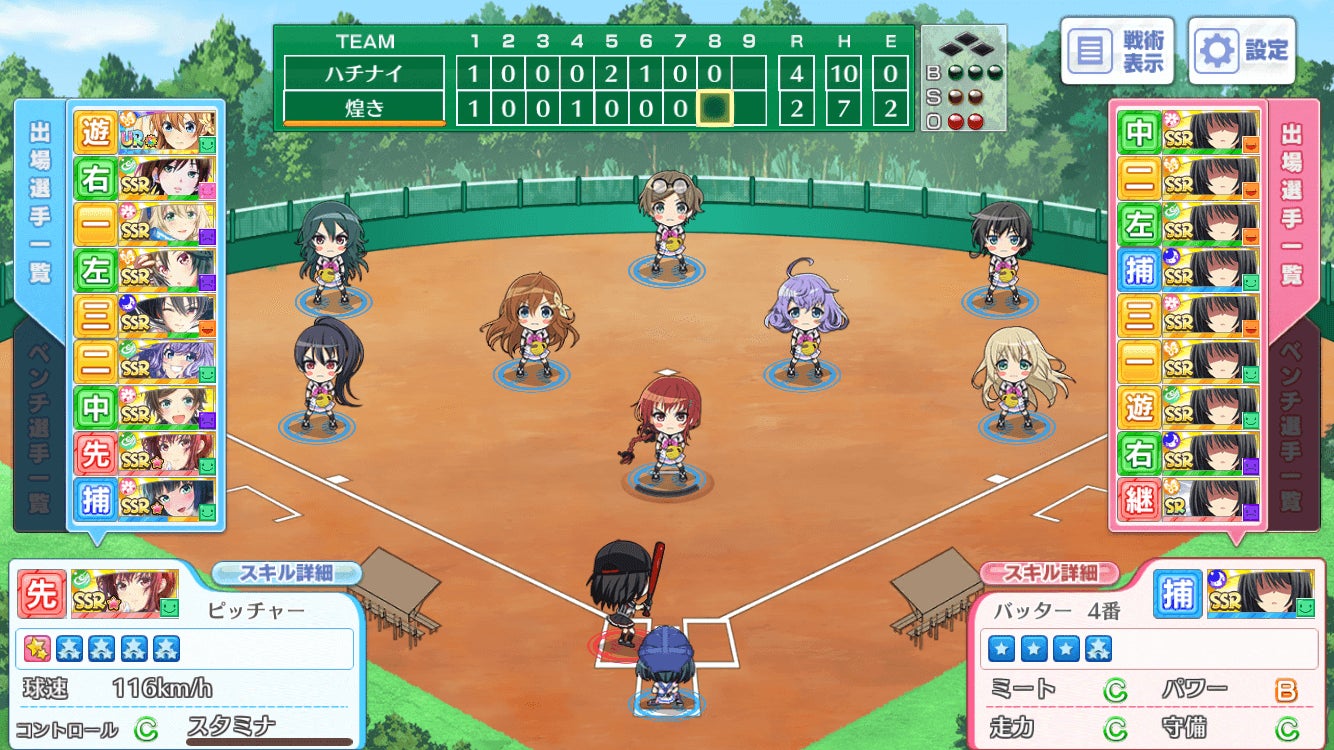This screenshot has height=750, width=1334.
Task: Switch to right team's ベンチ選手一覧 tab
Action: coord(1293,428)
